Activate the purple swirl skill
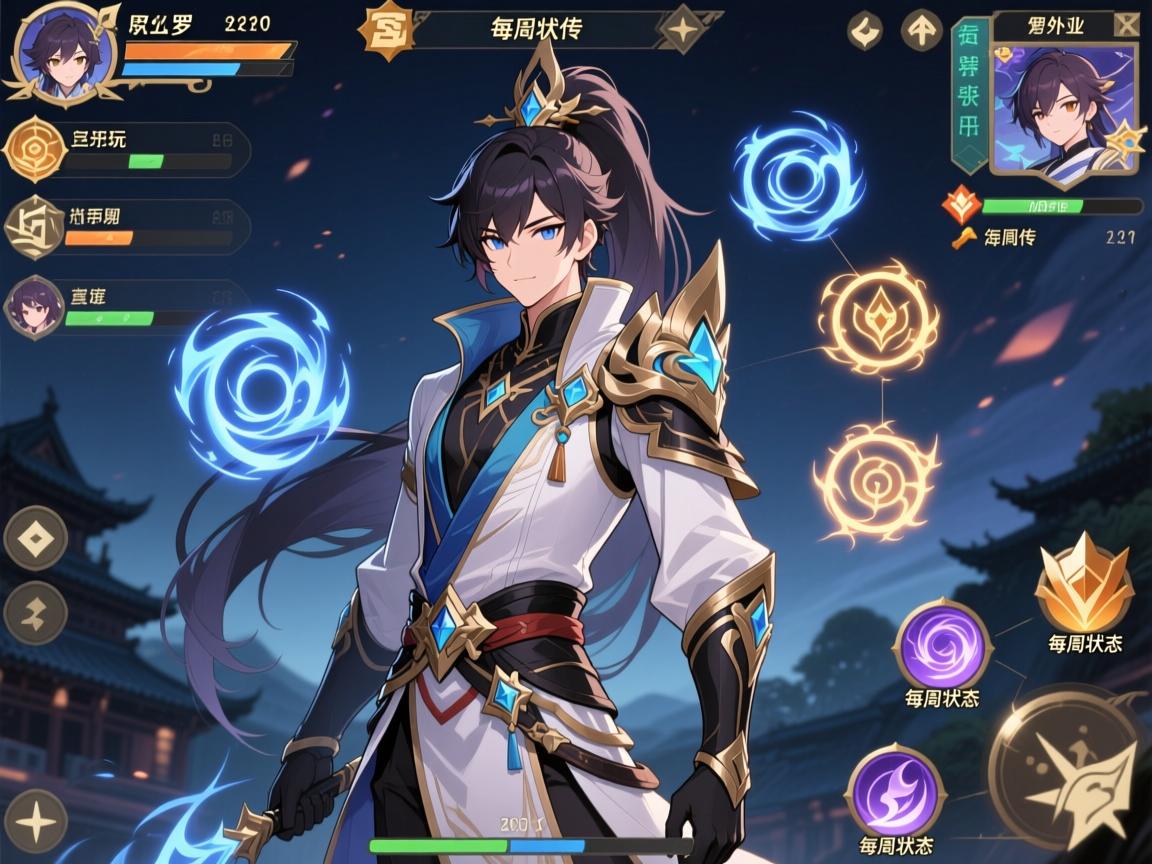 tap(941, 645)
